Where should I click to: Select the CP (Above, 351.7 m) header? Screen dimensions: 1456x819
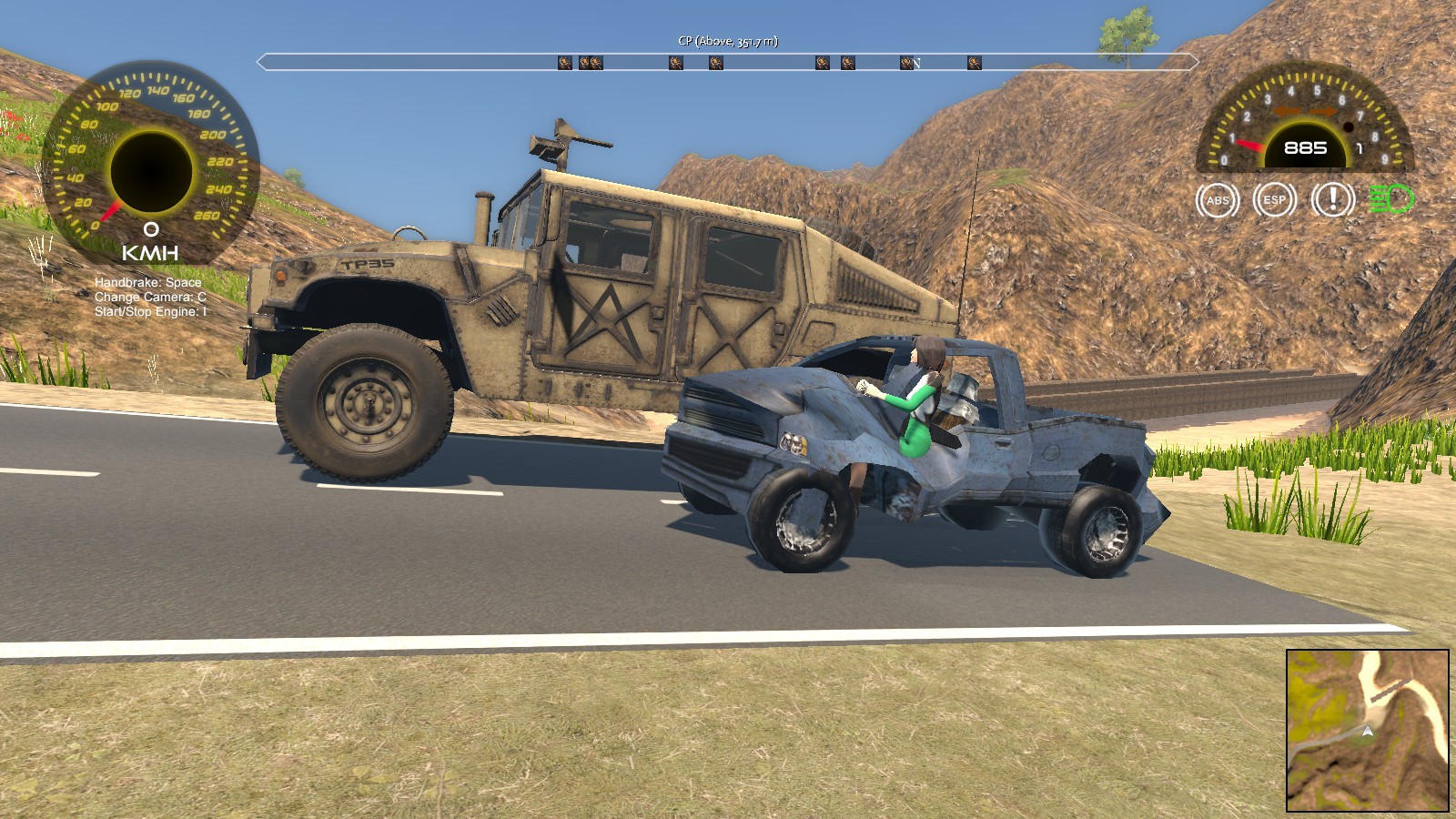point(728,40)
